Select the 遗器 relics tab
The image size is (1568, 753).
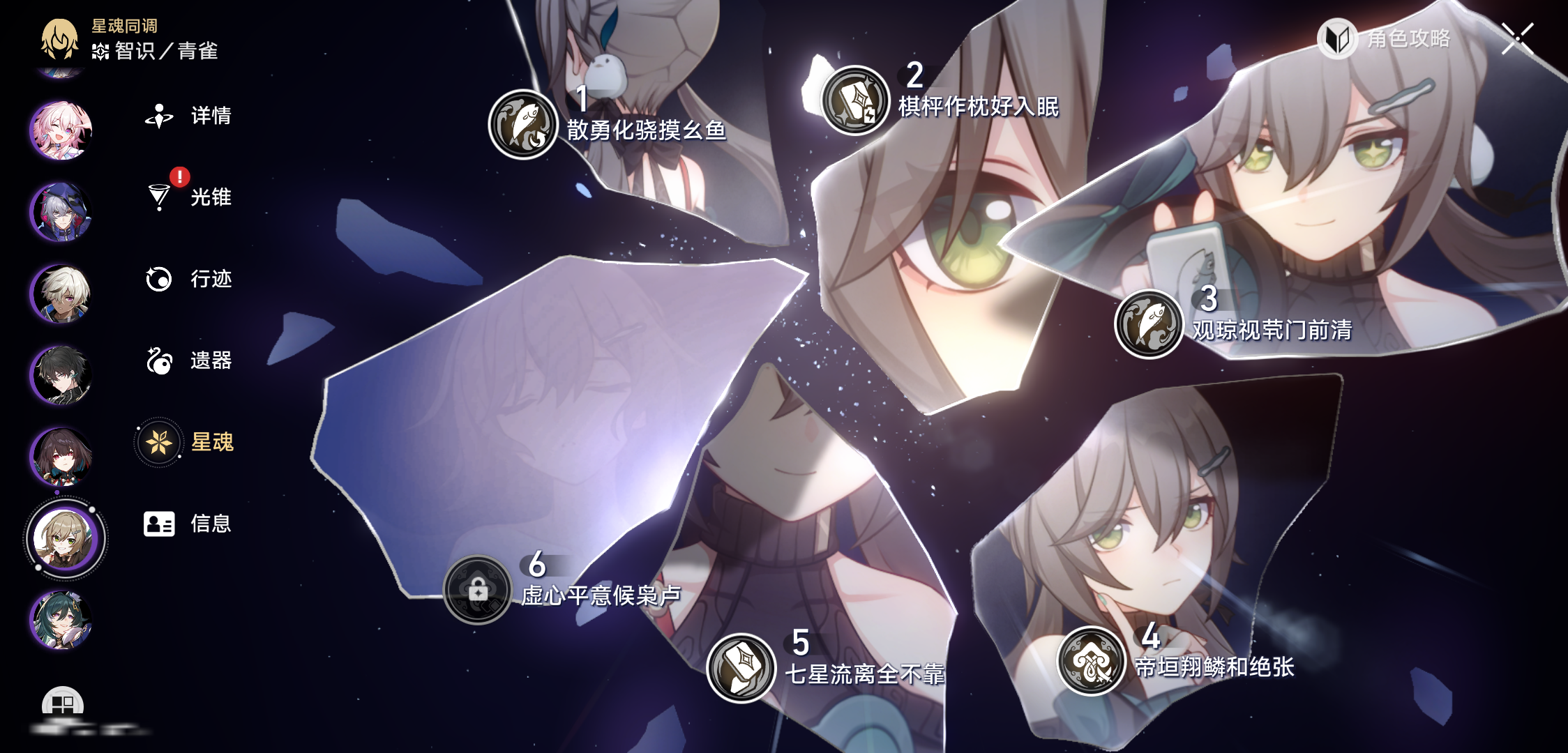click(x=188, y=360)
